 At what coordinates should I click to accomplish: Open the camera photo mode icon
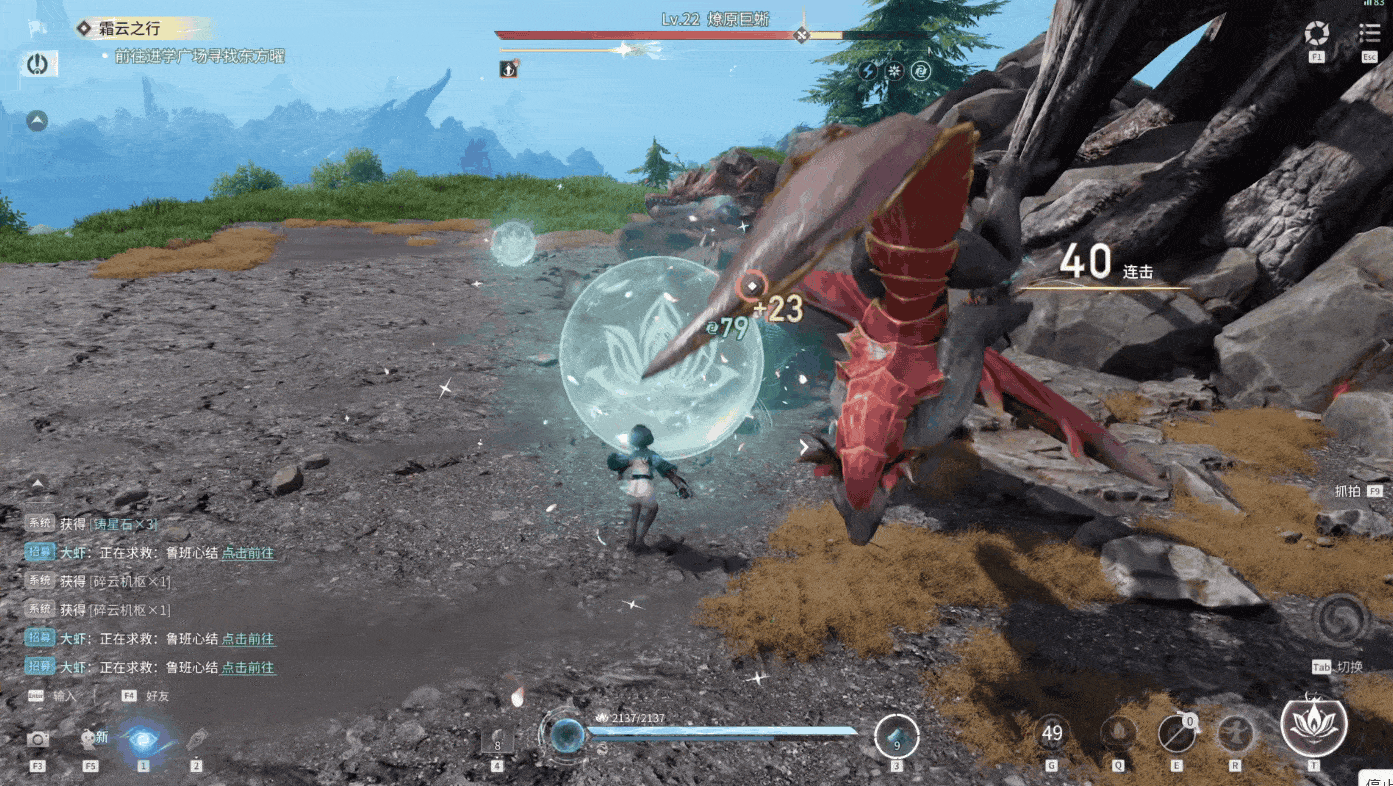coord(38,740)
